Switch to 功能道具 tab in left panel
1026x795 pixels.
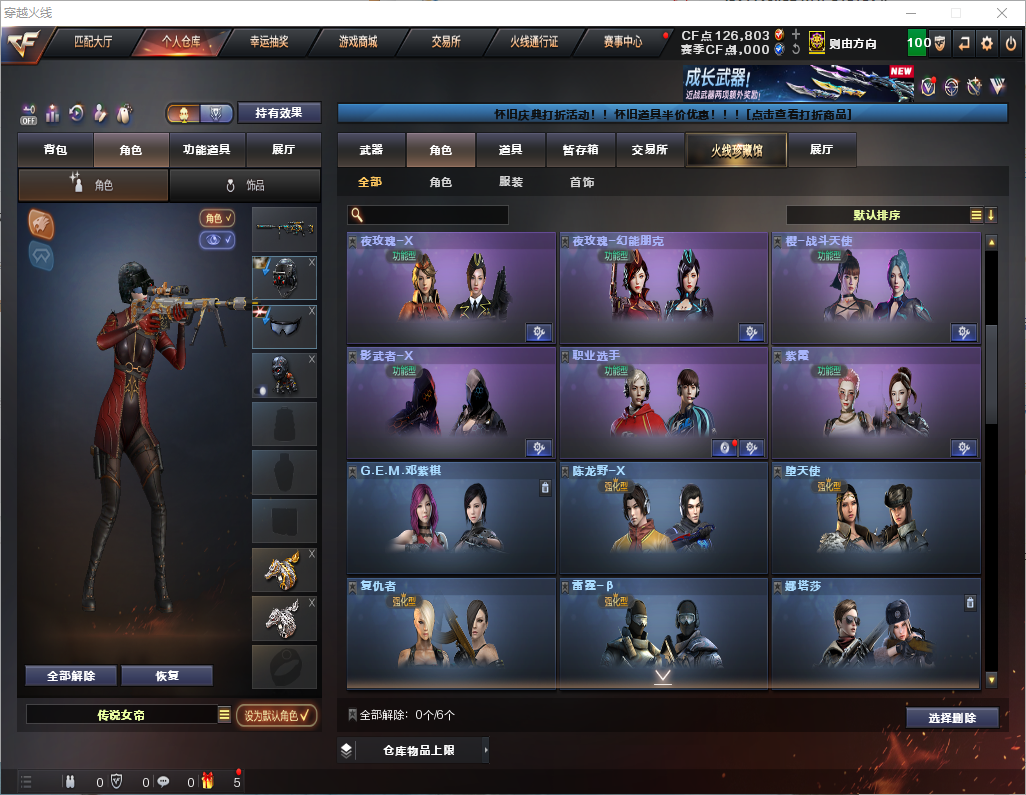[207, 150]
